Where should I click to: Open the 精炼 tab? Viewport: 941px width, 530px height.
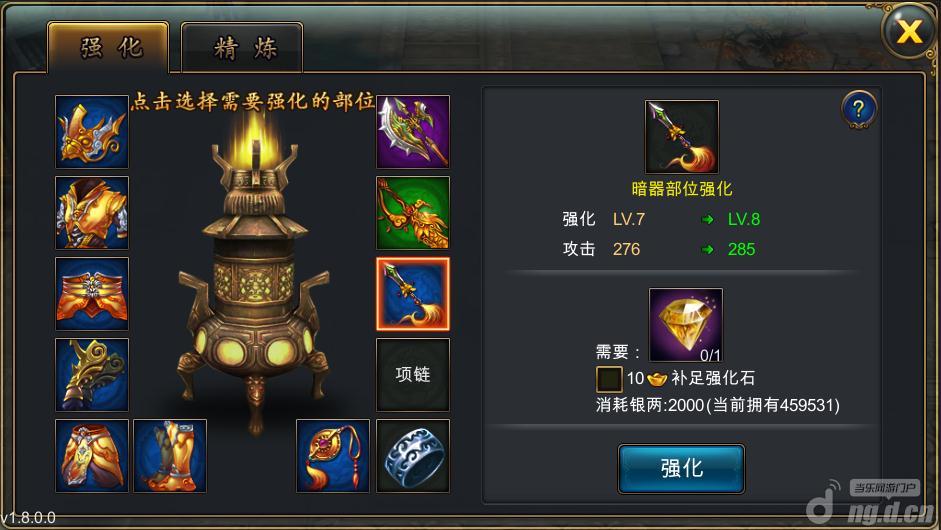pos(243,46)
